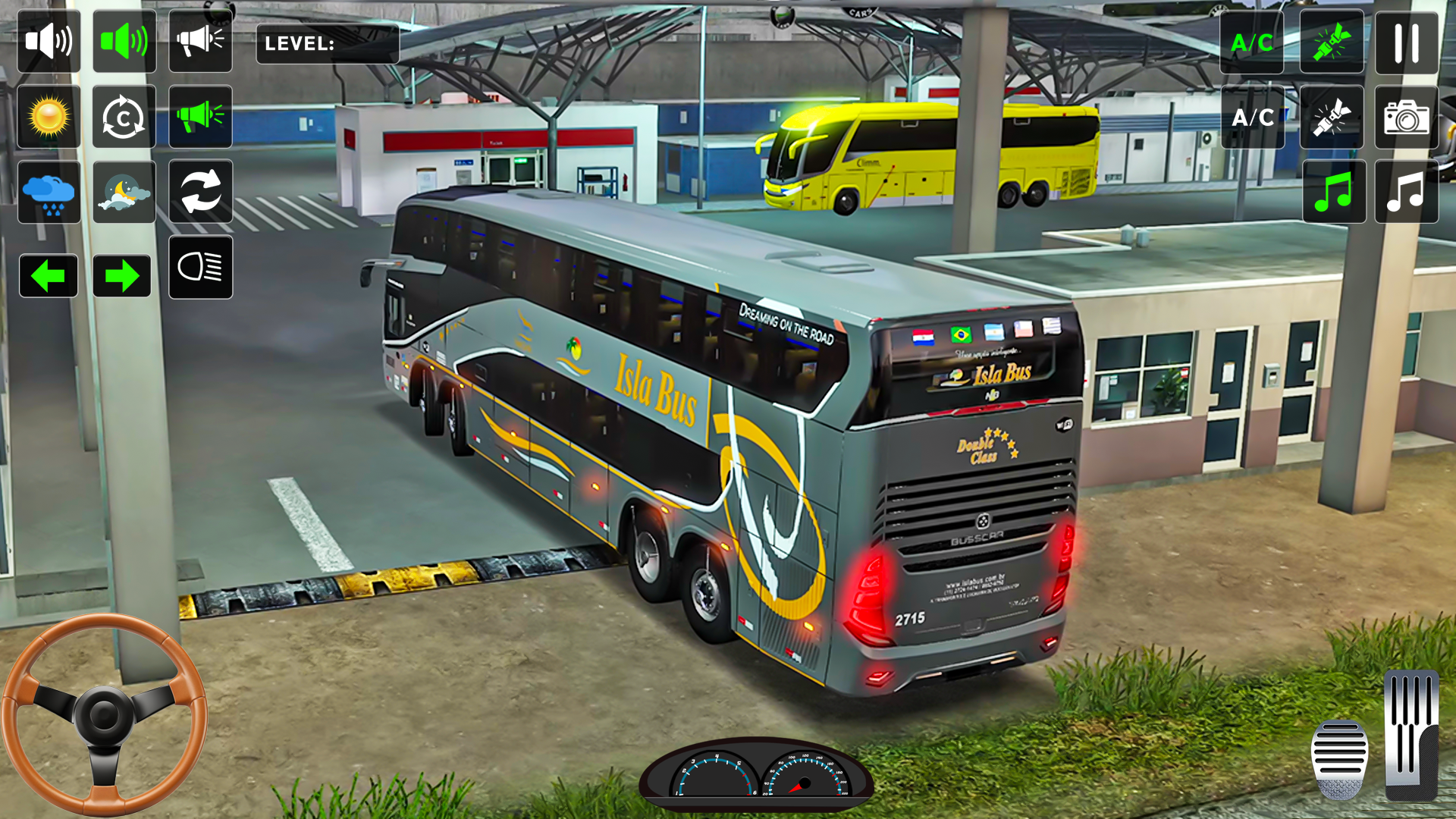Activate right turn signal with green arrow

[x=124, y=275]
